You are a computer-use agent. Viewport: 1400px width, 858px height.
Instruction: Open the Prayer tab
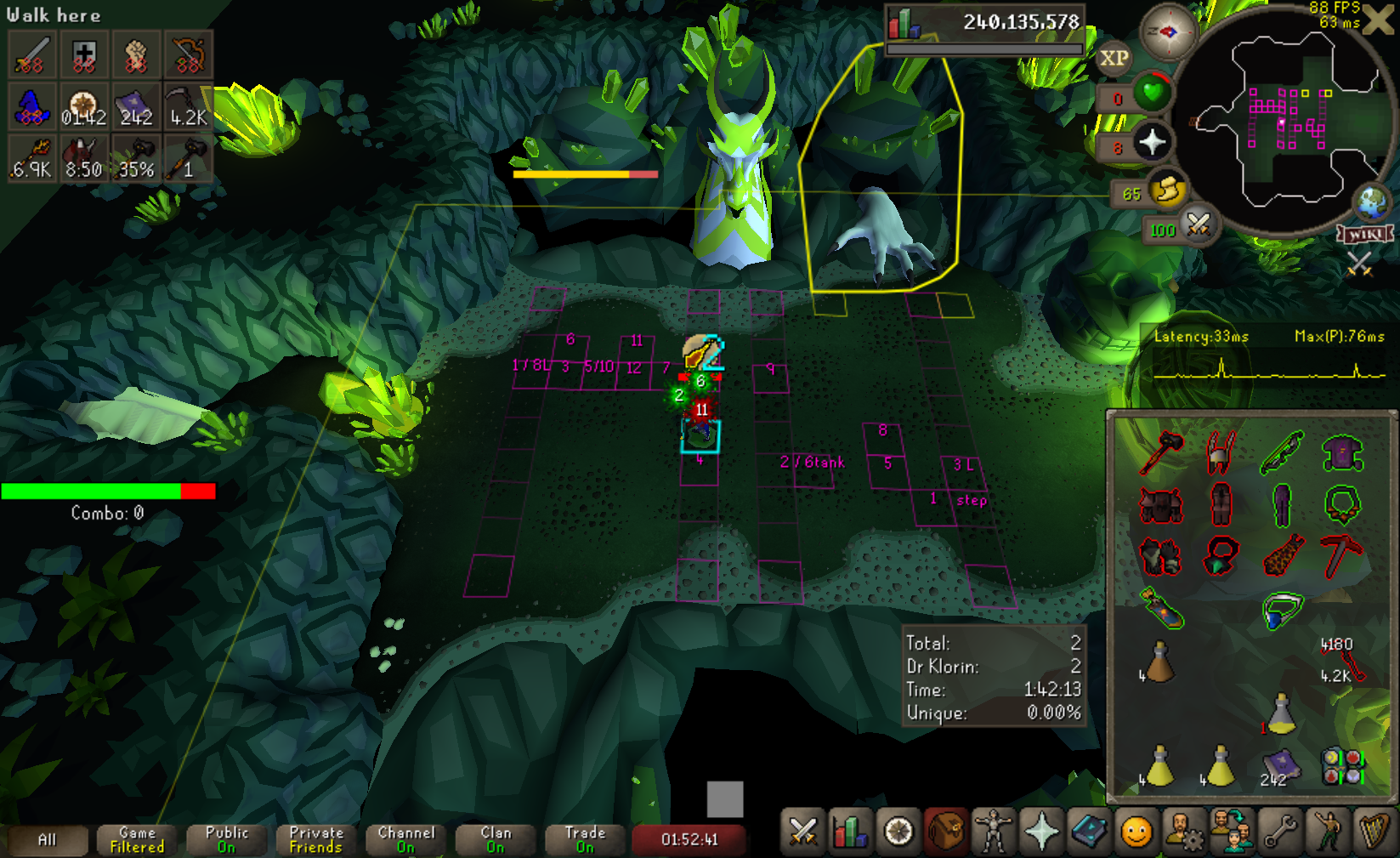[1041, 832]
